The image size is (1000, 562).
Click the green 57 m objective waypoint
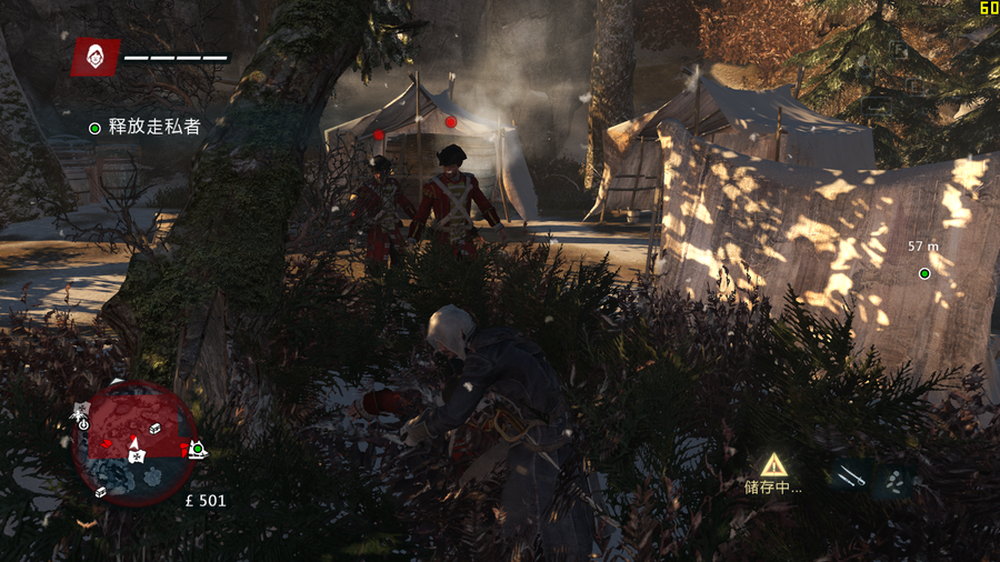coord(925,273)
